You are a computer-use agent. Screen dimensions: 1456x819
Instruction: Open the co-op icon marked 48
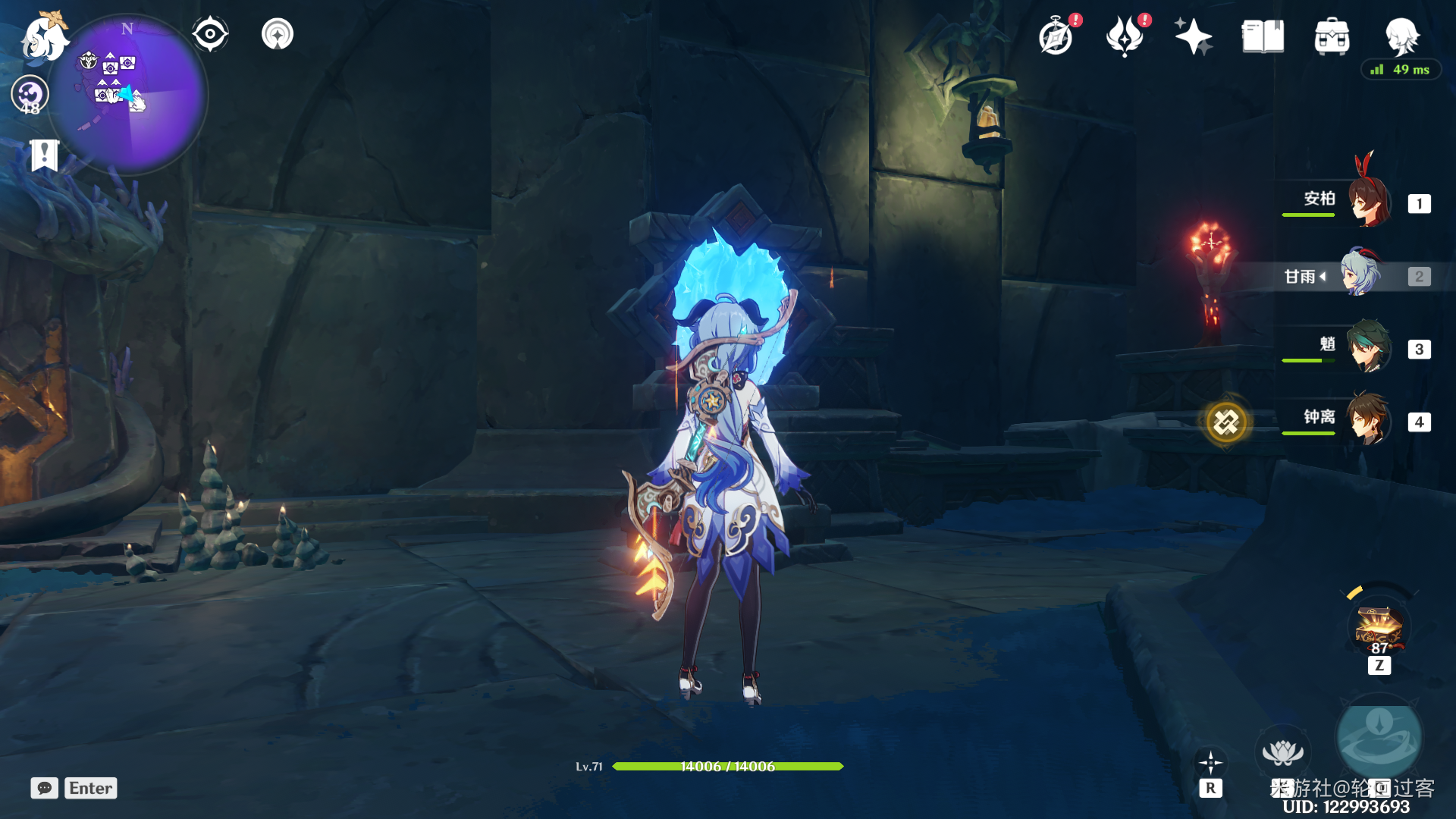(x=30, y=95)
